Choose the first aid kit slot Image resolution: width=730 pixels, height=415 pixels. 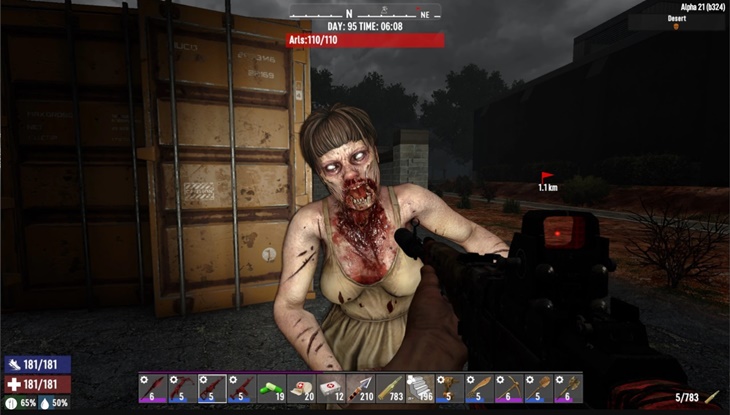(x=330, y=388)
